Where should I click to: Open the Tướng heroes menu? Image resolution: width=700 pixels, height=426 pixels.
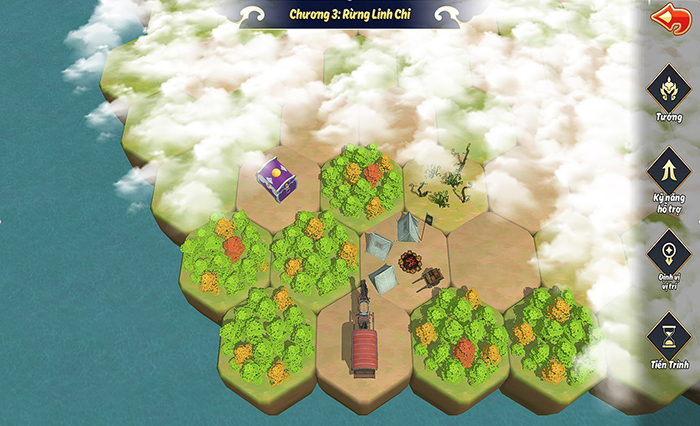click(669, 90)
